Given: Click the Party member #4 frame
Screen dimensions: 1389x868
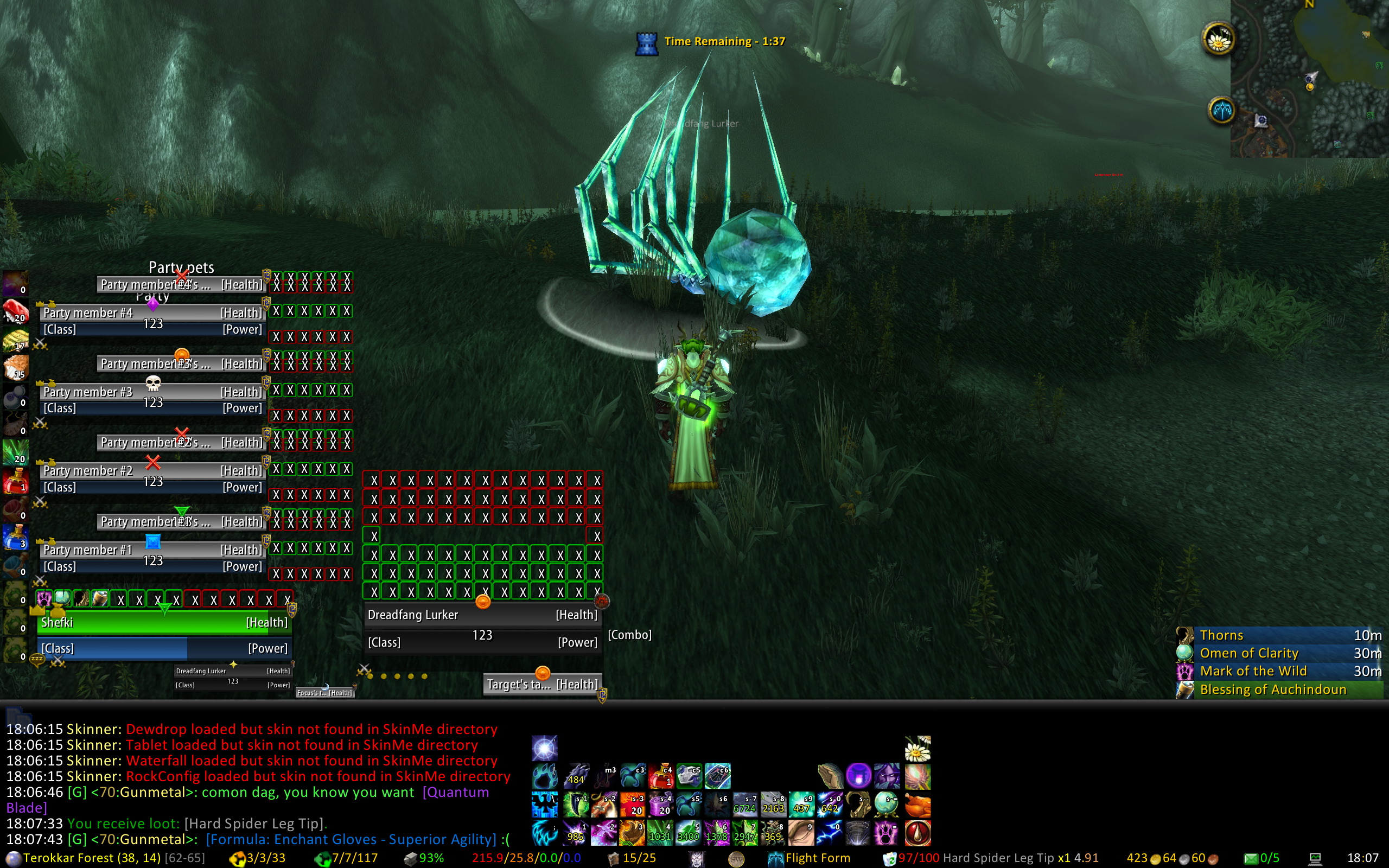Looking at the screenshot, I should 152,314.
